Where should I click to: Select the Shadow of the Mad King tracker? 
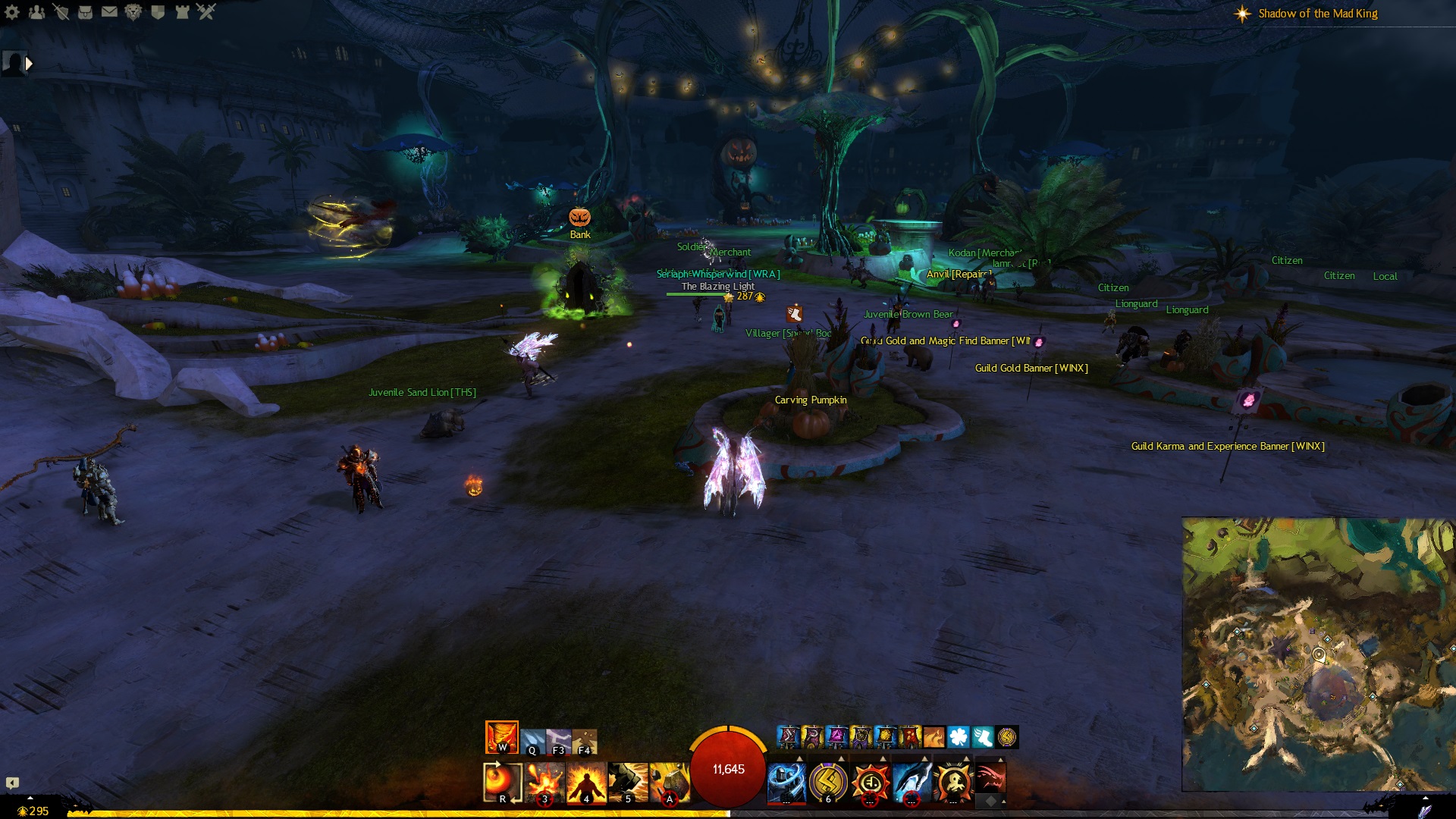tap(1317, 14)
